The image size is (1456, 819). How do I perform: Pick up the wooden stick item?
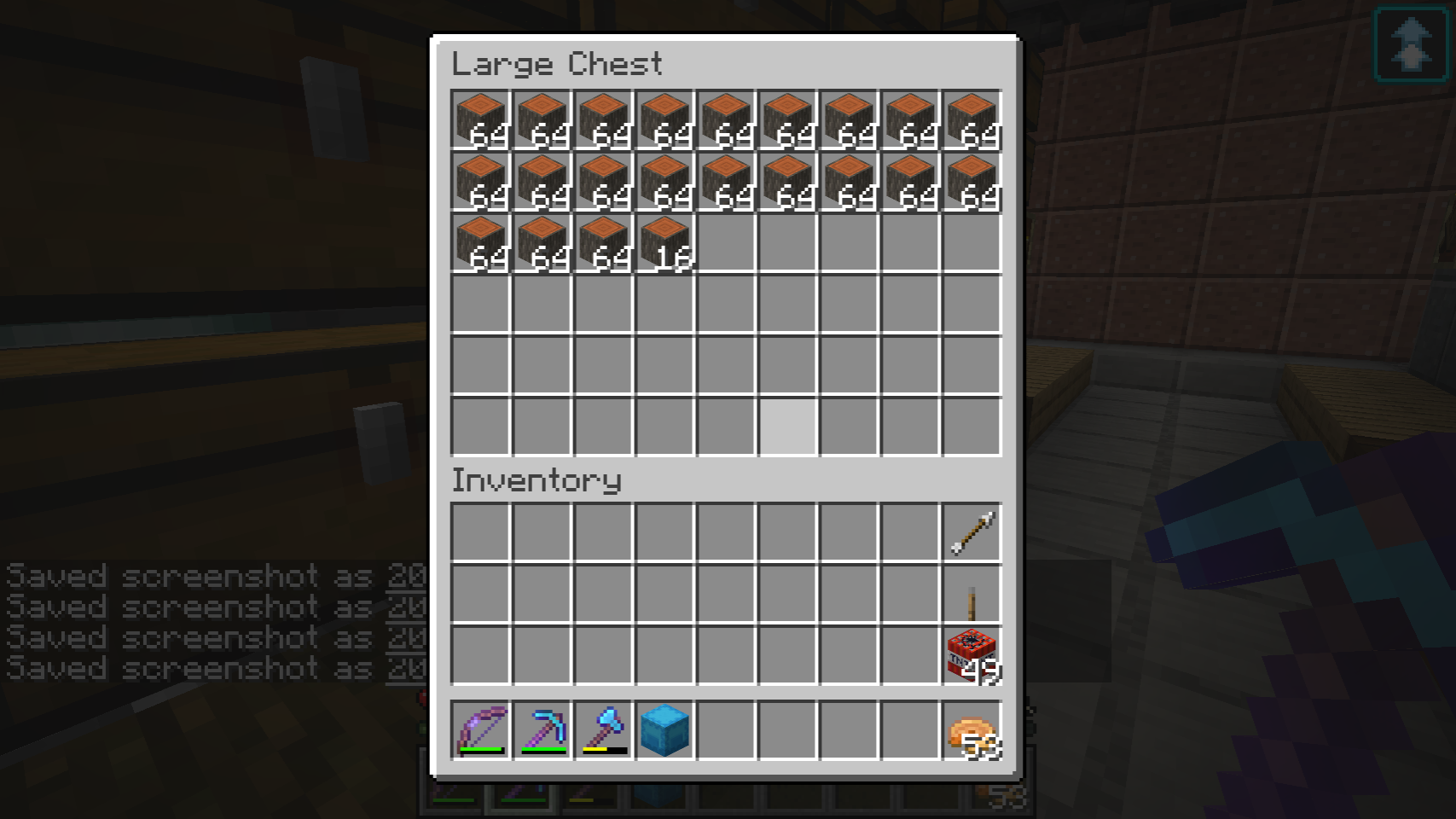[x=972, y=595]
